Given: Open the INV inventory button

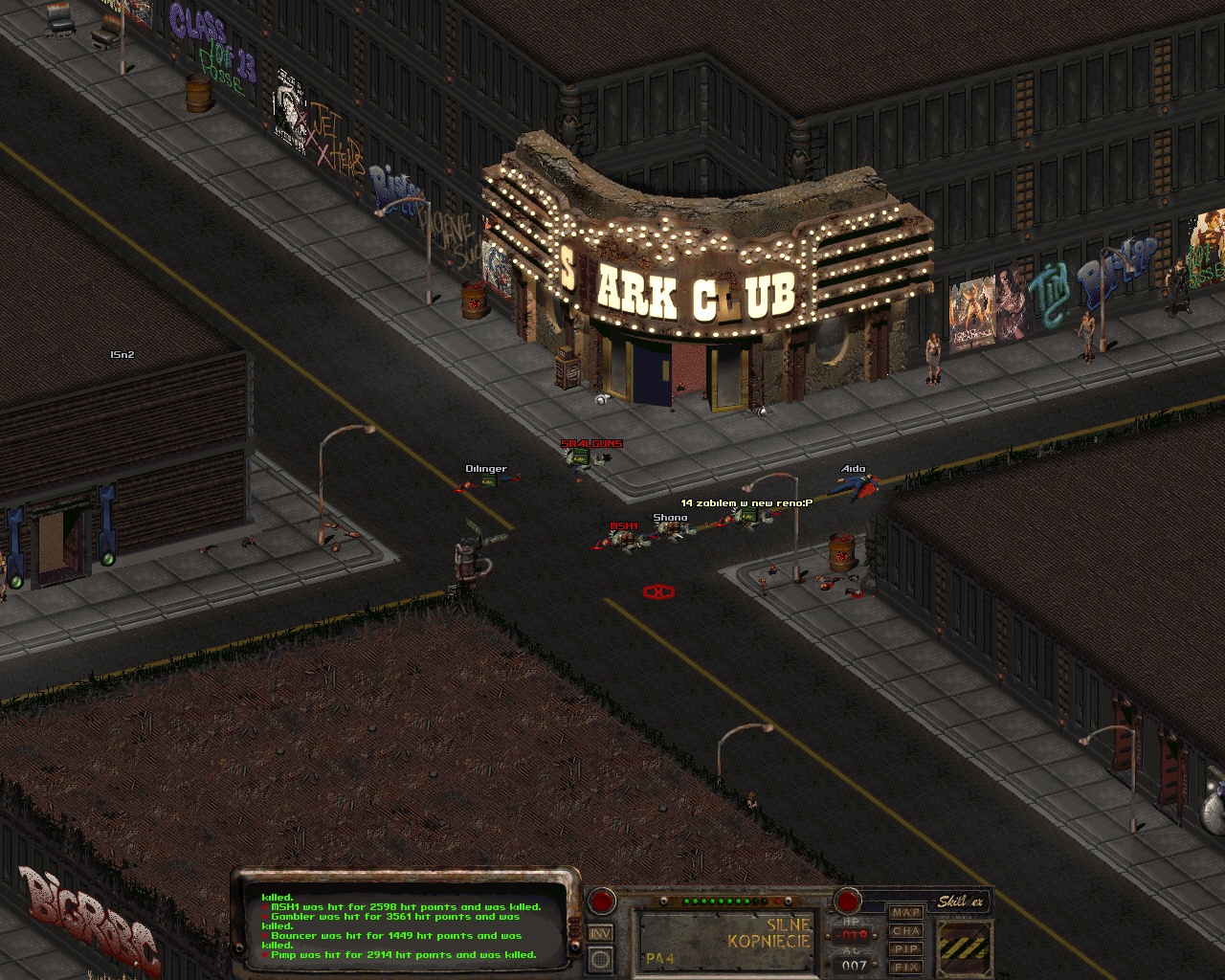Looking at the screenshot, I should point(600,933).
